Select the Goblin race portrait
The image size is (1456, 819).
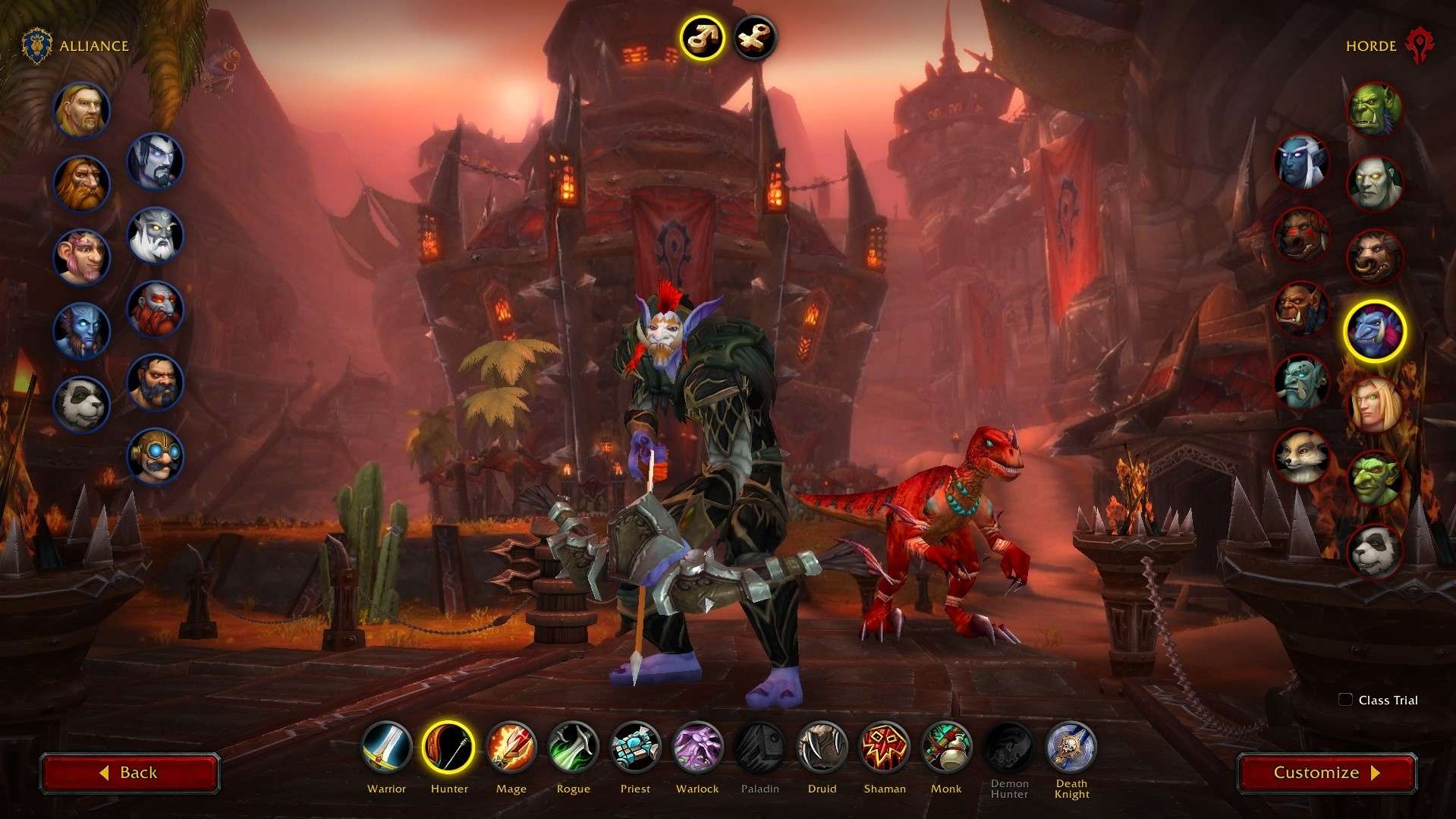tap(1374, 478)
